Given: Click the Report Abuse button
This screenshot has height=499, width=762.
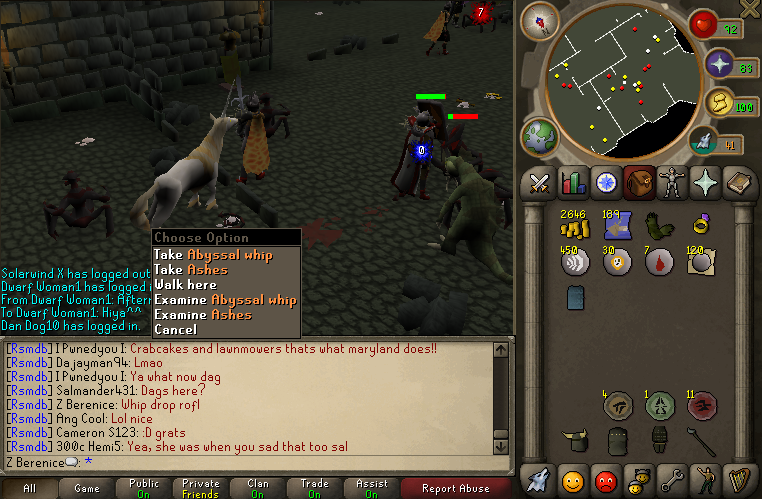Looking at the screenshot, I should (456, 488).
